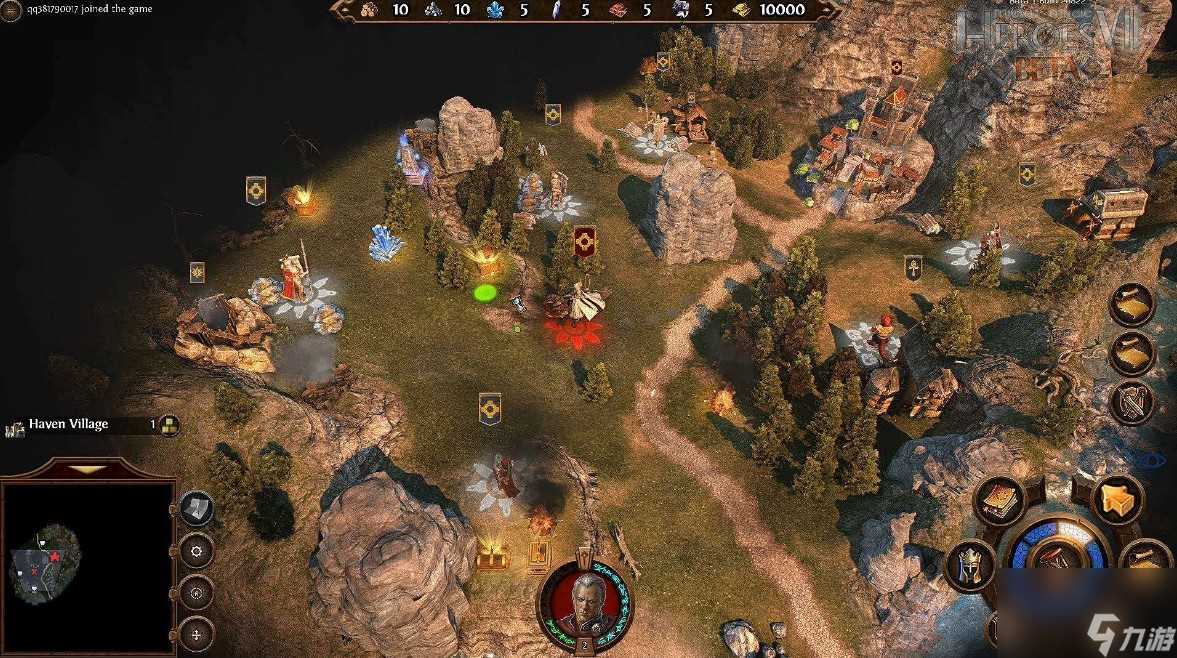
Task: Click the circled R button beside the minimap
Action: (x=196, y=591)
